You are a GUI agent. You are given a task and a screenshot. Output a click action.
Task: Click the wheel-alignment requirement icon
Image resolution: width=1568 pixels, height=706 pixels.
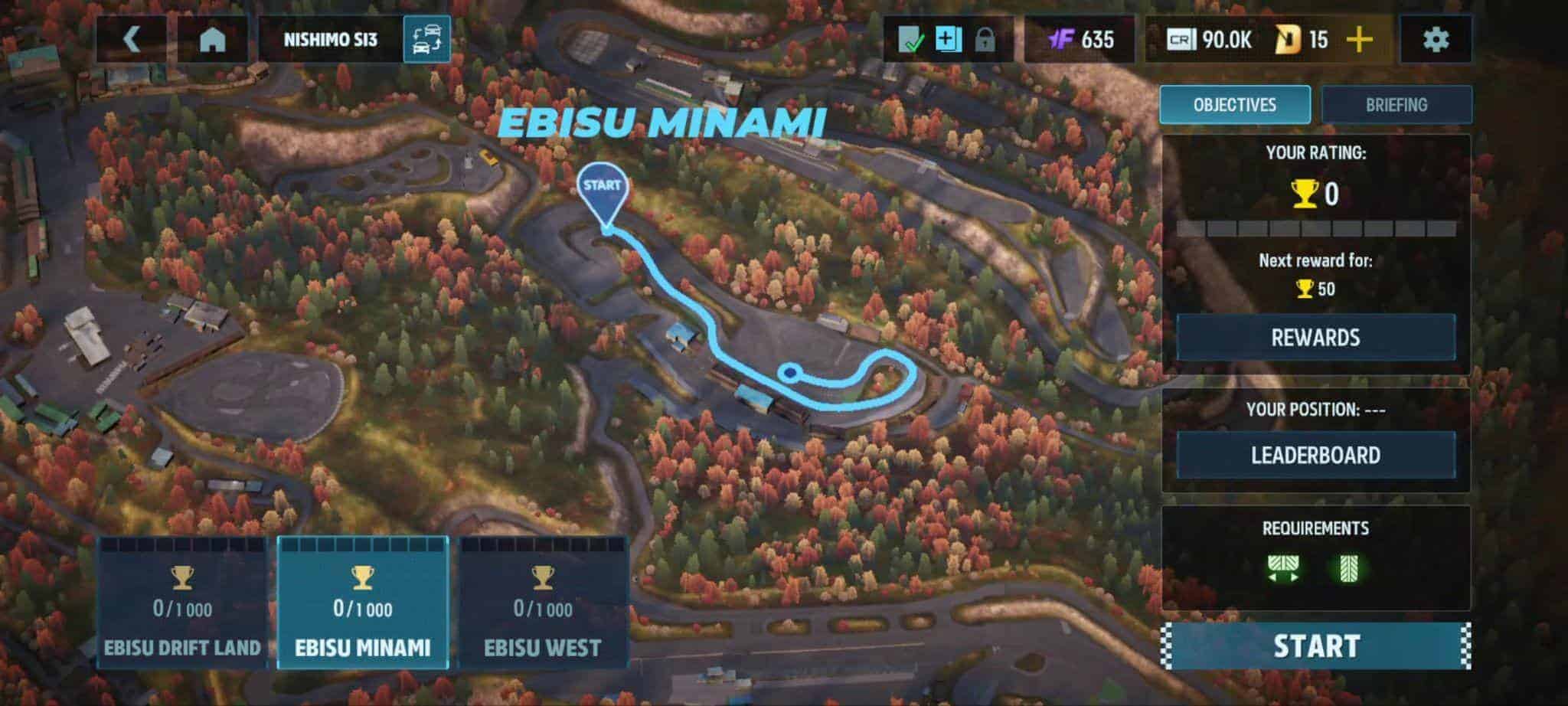point(1283,568)
